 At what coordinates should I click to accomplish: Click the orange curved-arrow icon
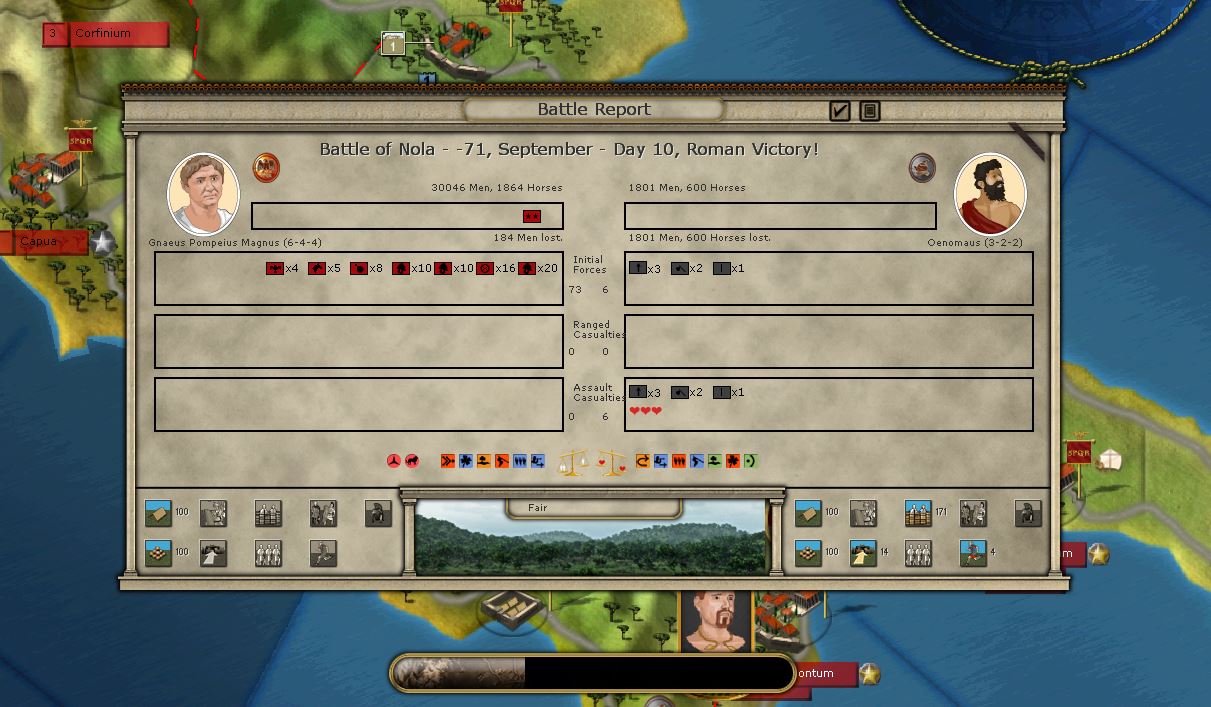point(643,461)
